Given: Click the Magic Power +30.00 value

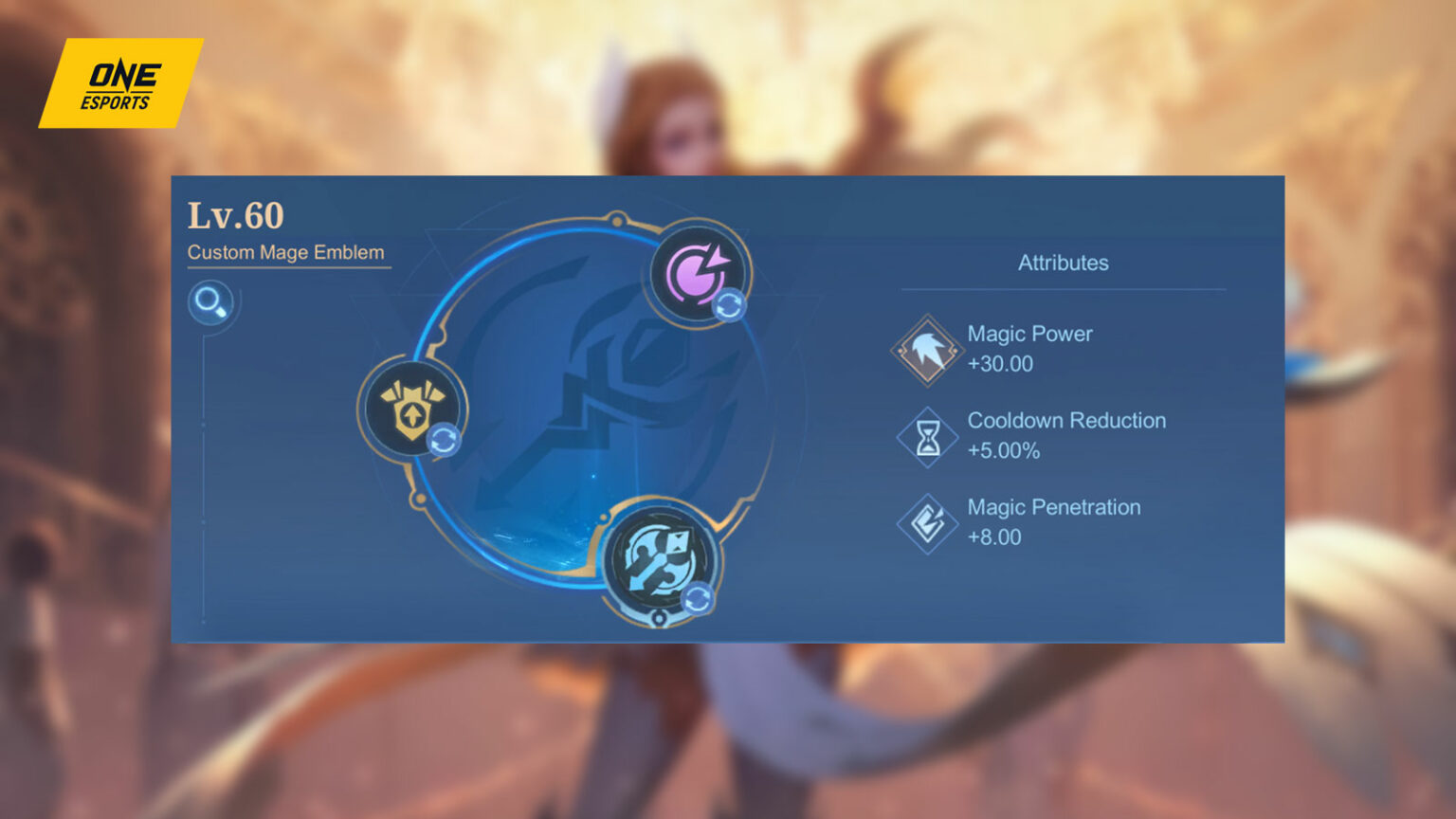Looking at the screenshot, I should click(x=999, y=363).
